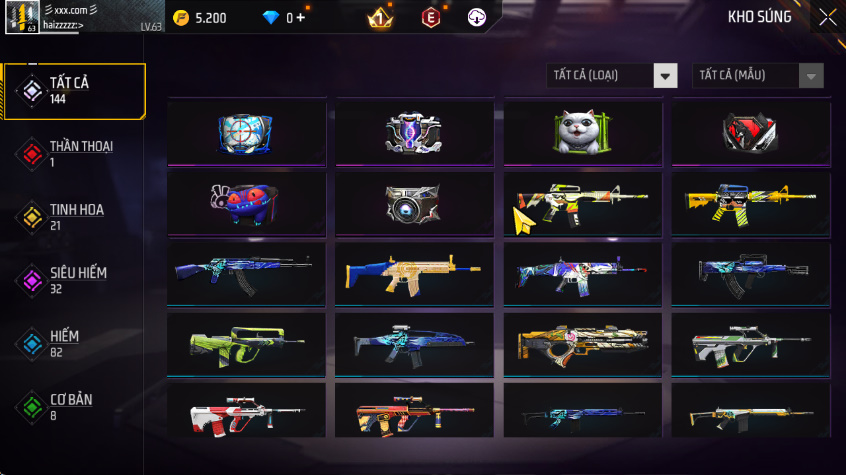Viewport: 846px width, 475px height.
Task: Open the Tất Cả (Mẫu) dropdown
Action: (x=758, y=76)
